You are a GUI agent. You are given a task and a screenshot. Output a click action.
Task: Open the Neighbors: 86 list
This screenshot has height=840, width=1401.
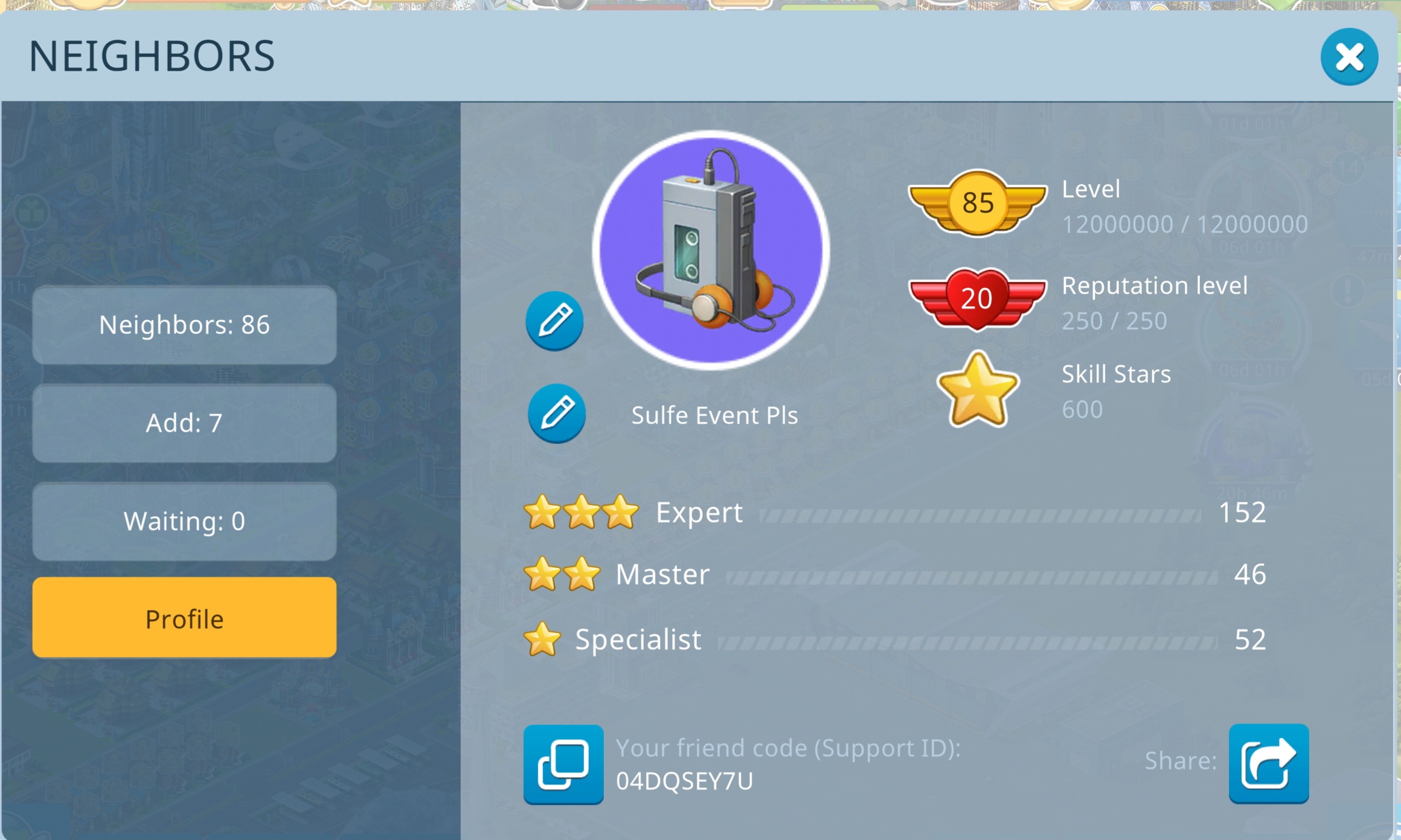pyautogui.click(x=184, y=325)
